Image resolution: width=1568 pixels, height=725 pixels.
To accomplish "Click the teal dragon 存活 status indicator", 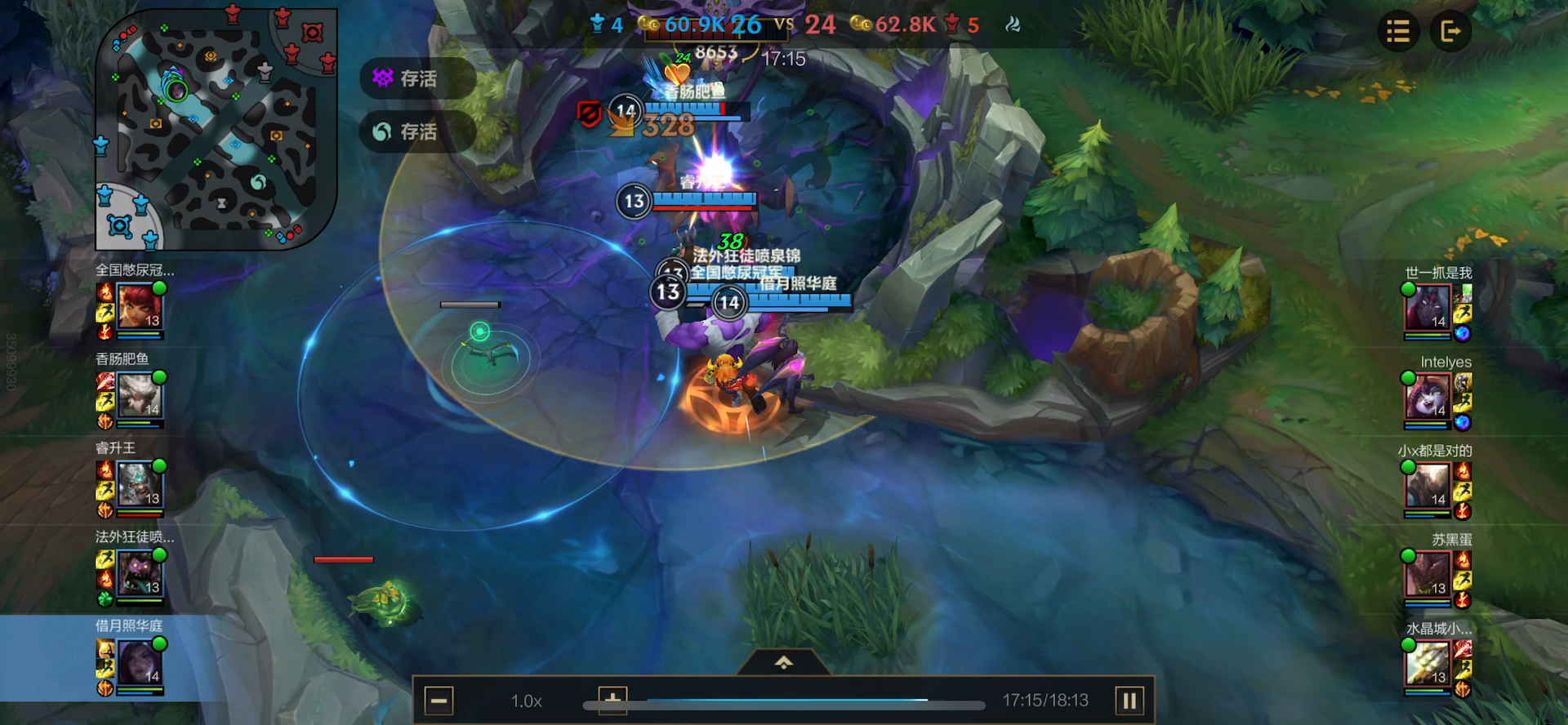I will [x=416, y=131].
